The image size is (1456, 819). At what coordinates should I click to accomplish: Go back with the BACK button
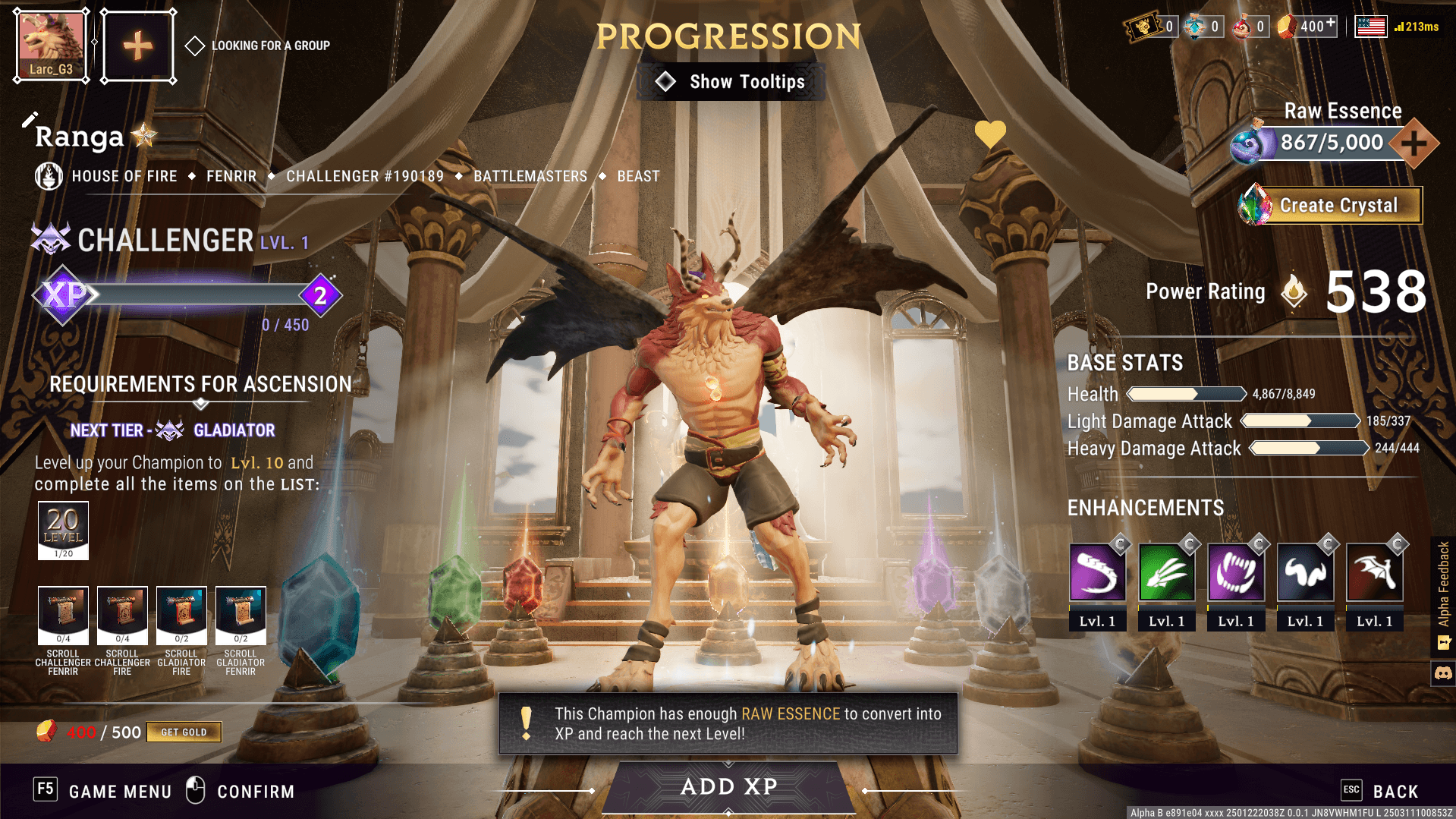[1382, 791]
